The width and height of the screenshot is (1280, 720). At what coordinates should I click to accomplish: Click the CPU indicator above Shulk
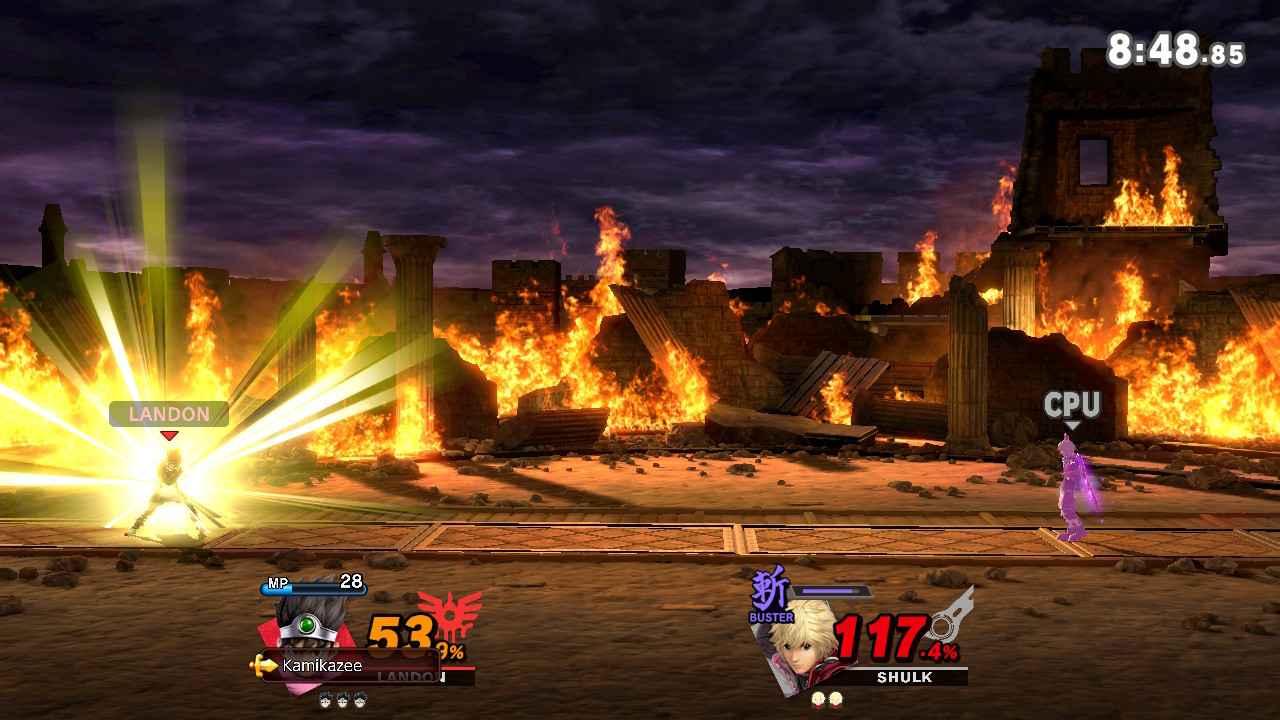[x=1072, y=405]
